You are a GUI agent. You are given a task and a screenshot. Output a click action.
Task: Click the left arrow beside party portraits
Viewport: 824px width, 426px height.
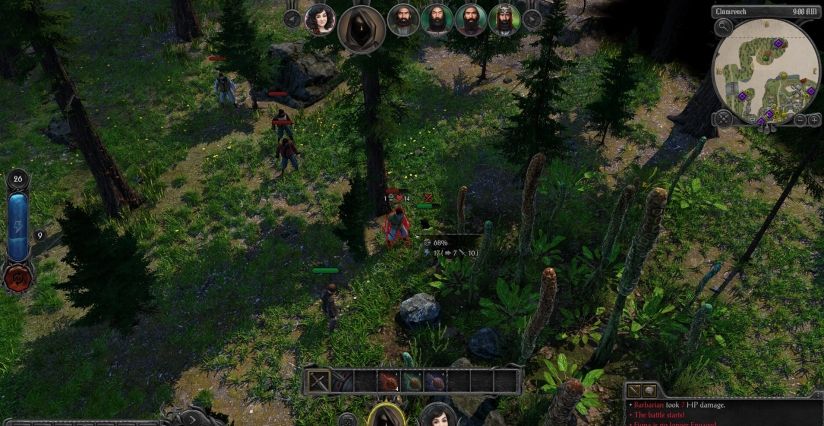[292, 18]
